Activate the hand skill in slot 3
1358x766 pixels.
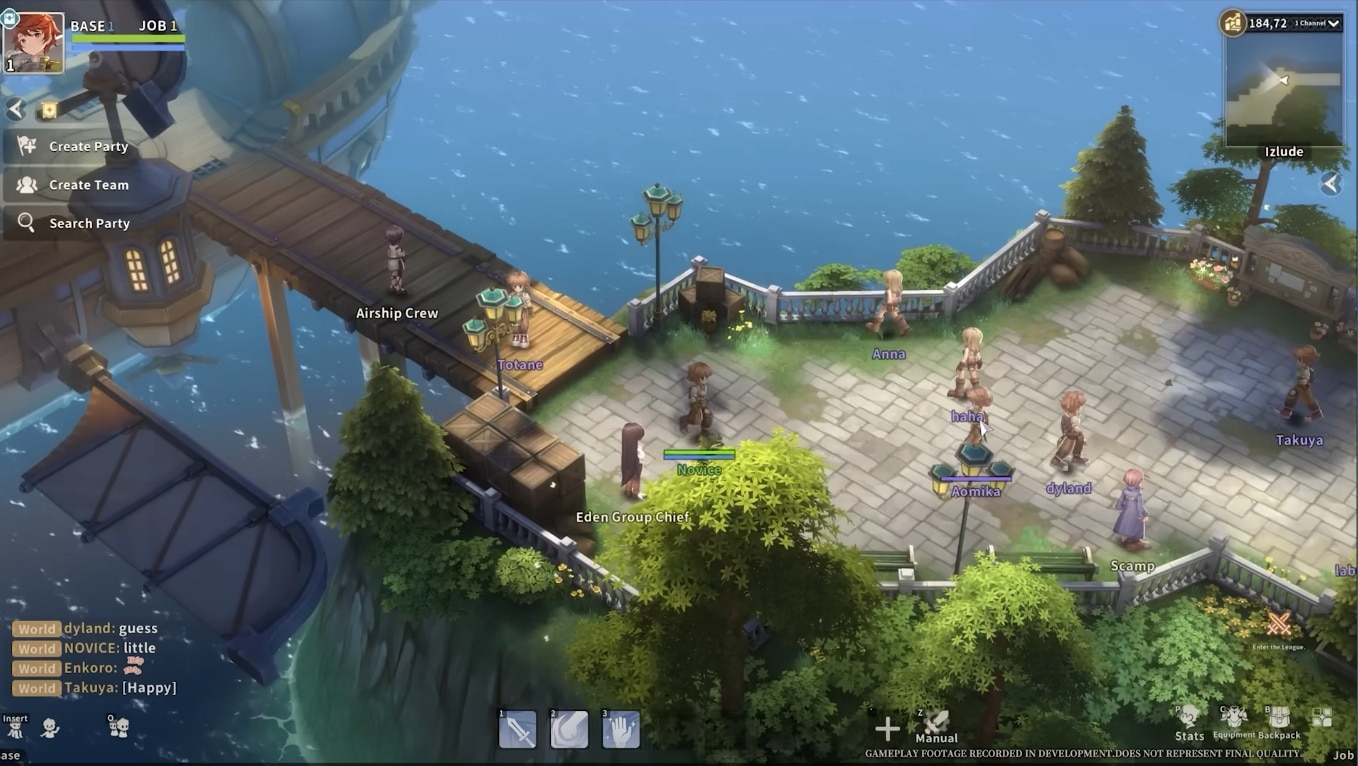621,731
